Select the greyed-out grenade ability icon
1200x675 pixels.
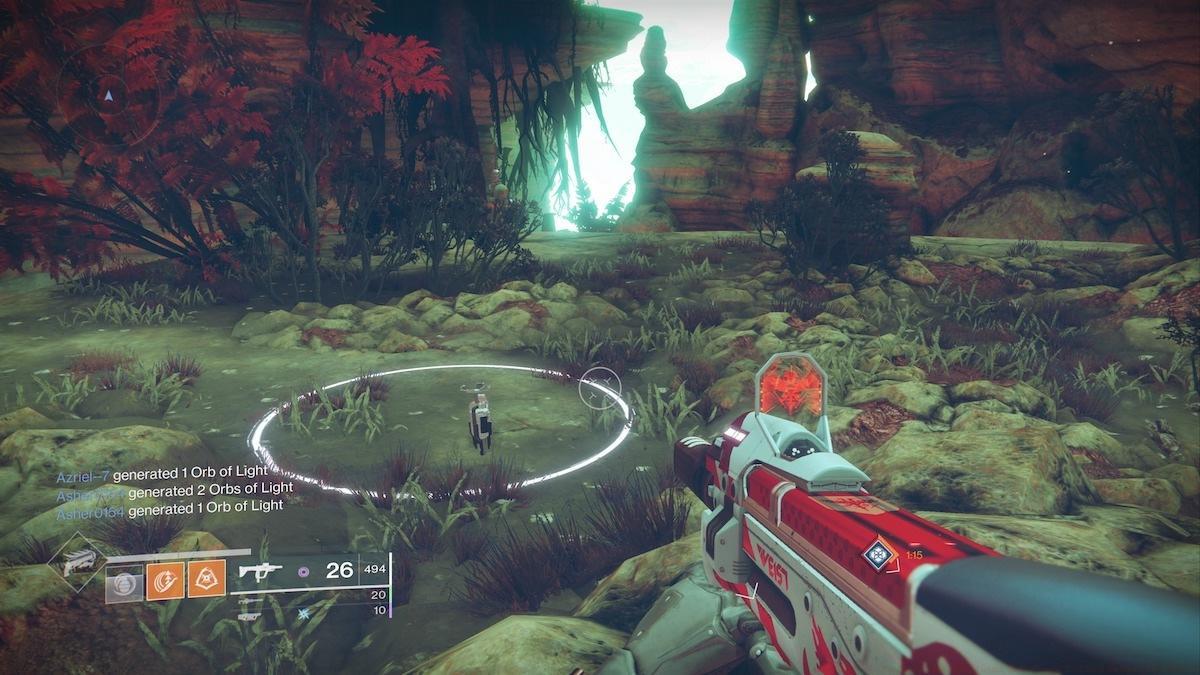[125, 582]
